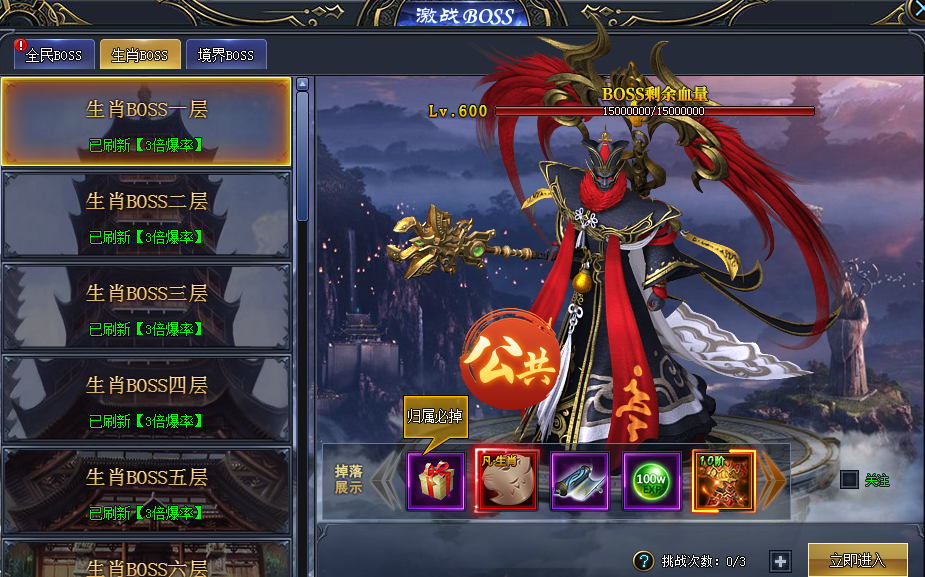This screenshot has width=925, height=577.
Task: Choose the 生肖BOSS五层 entry
Action: point(147,490)
